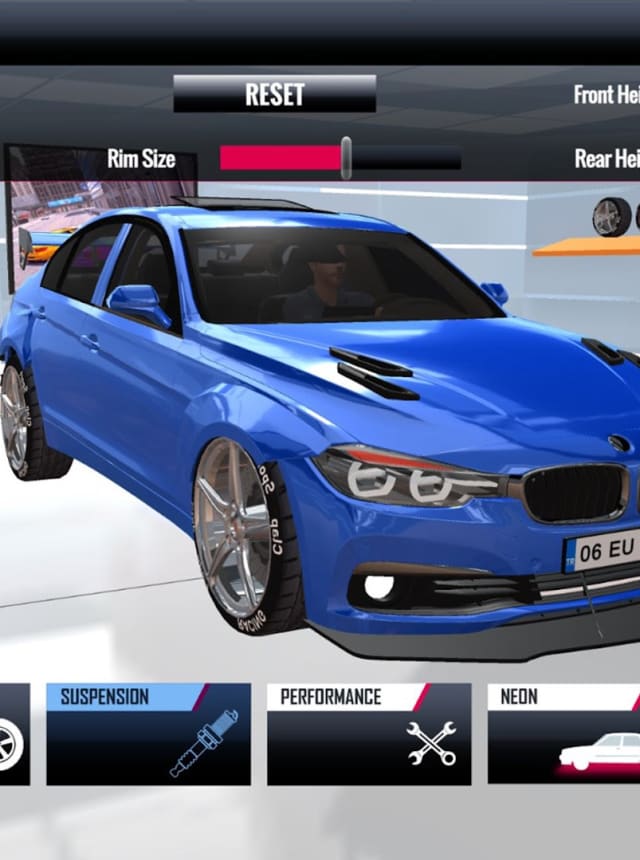Screen dimensions: 640x860
Task: Select the Performance category
Action: pos(368,733)
